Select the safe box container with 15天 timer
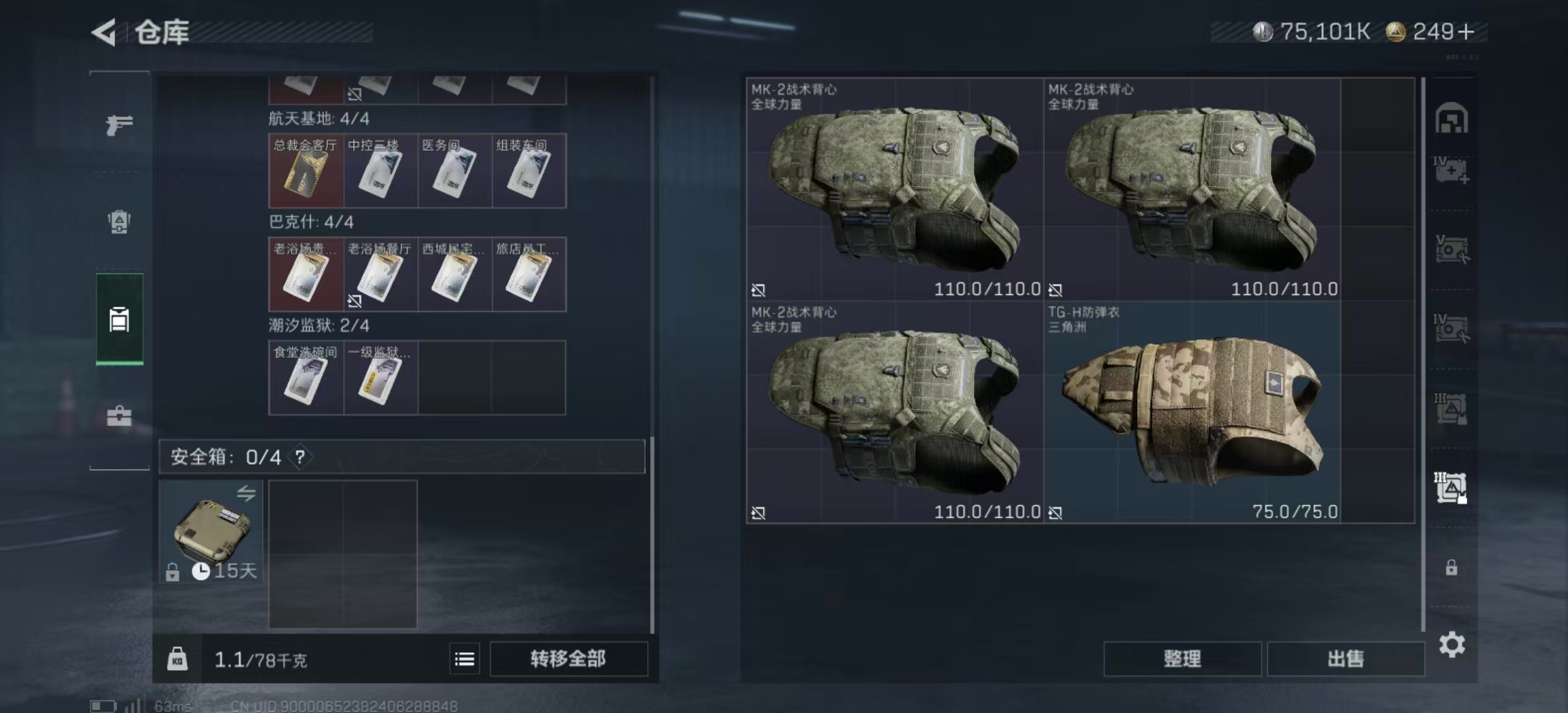The image size is (1568, 713). [211, 531]
